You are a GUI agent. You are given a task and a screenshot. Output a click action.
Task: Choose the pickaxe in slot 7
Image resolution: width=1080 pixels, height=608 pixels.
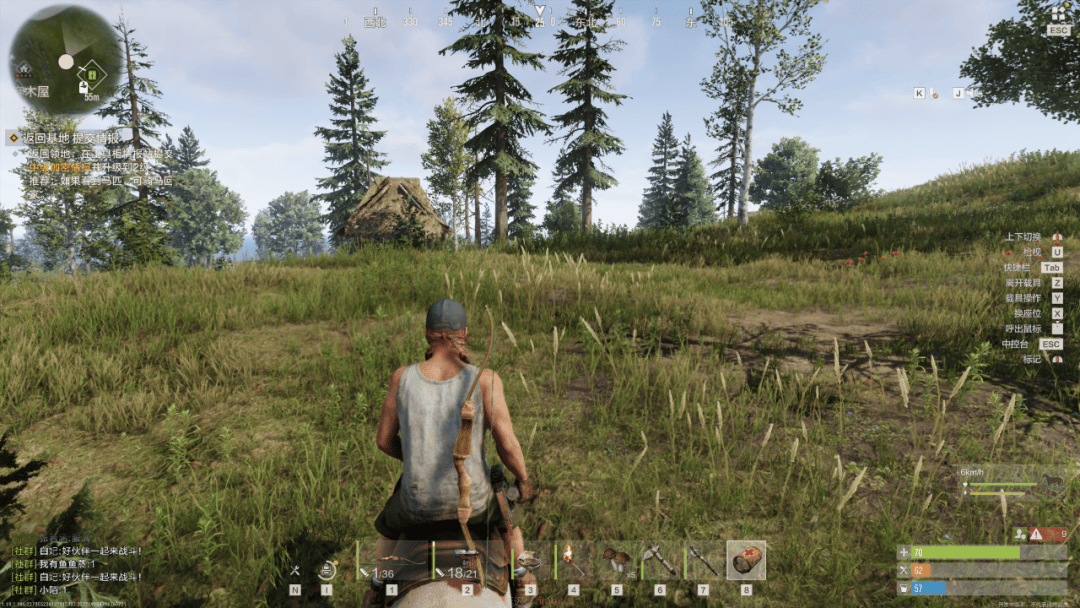702,561
